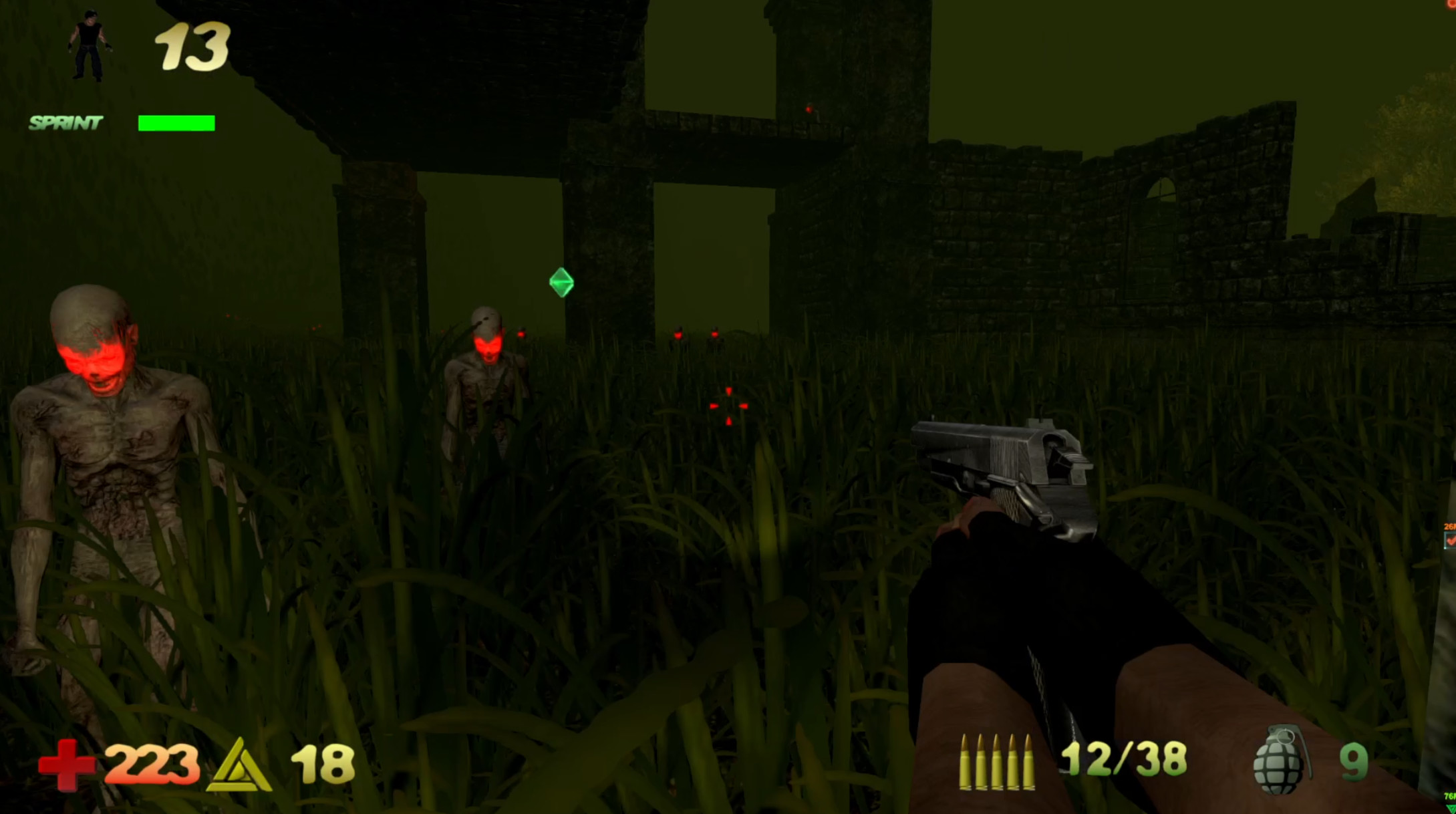Click the green gem pickup floating ahead
Screen dimensions: 1456x814
click(562, 283)
